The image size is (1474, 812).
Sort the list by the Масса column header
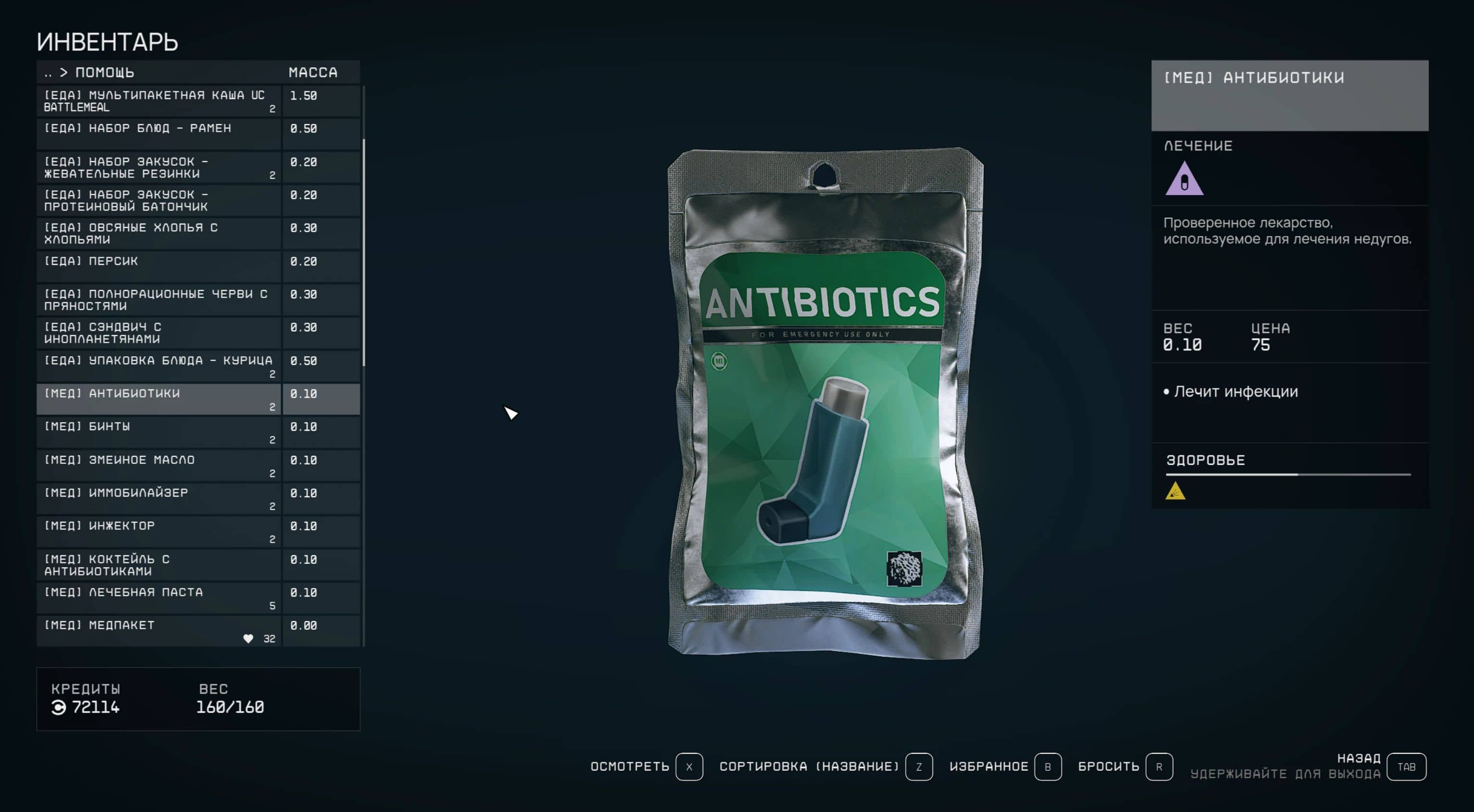pyautogui.click(x=313, y=73)
